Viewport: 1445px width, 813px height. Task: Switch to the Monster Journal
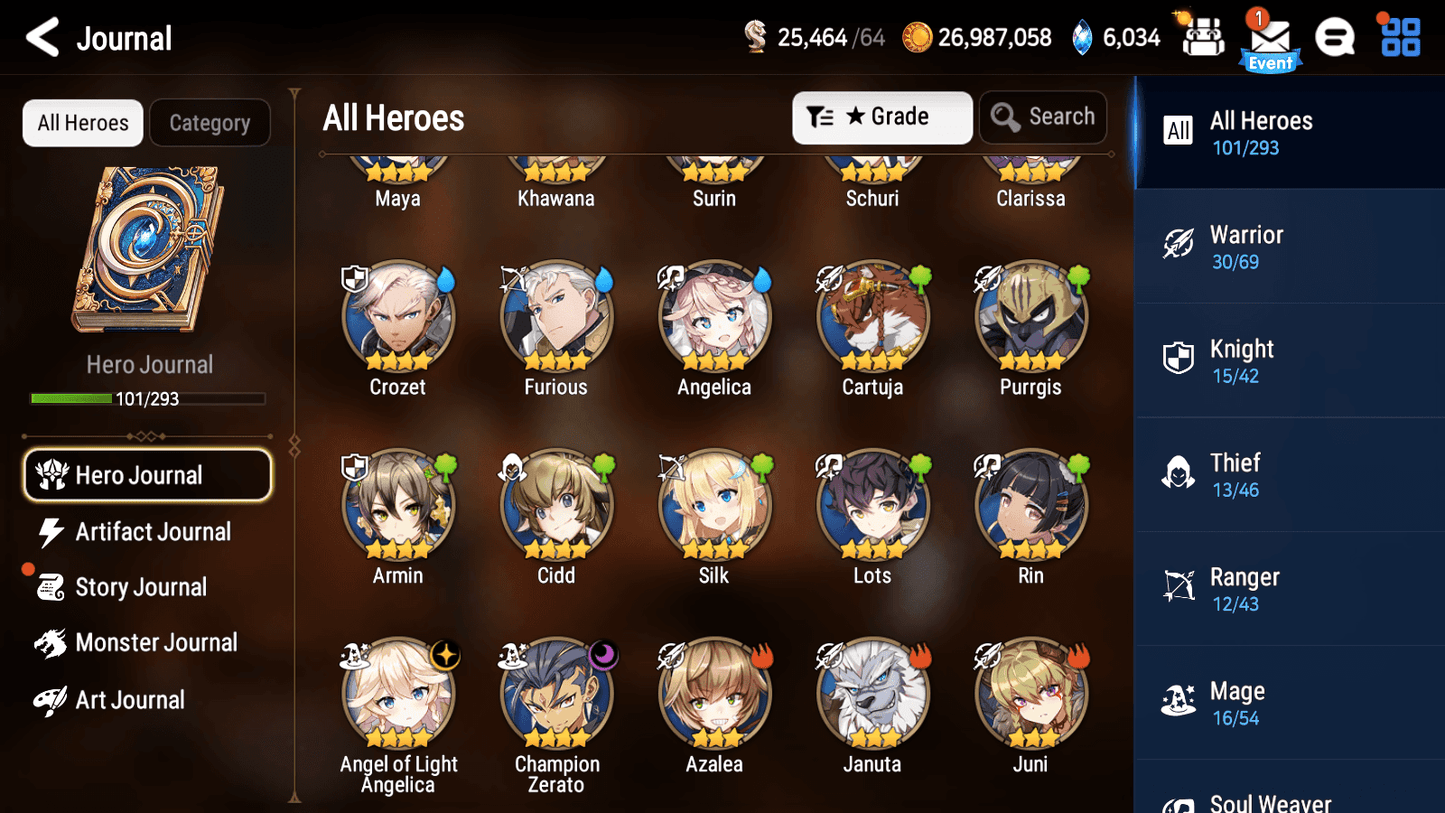pos(157,642)
